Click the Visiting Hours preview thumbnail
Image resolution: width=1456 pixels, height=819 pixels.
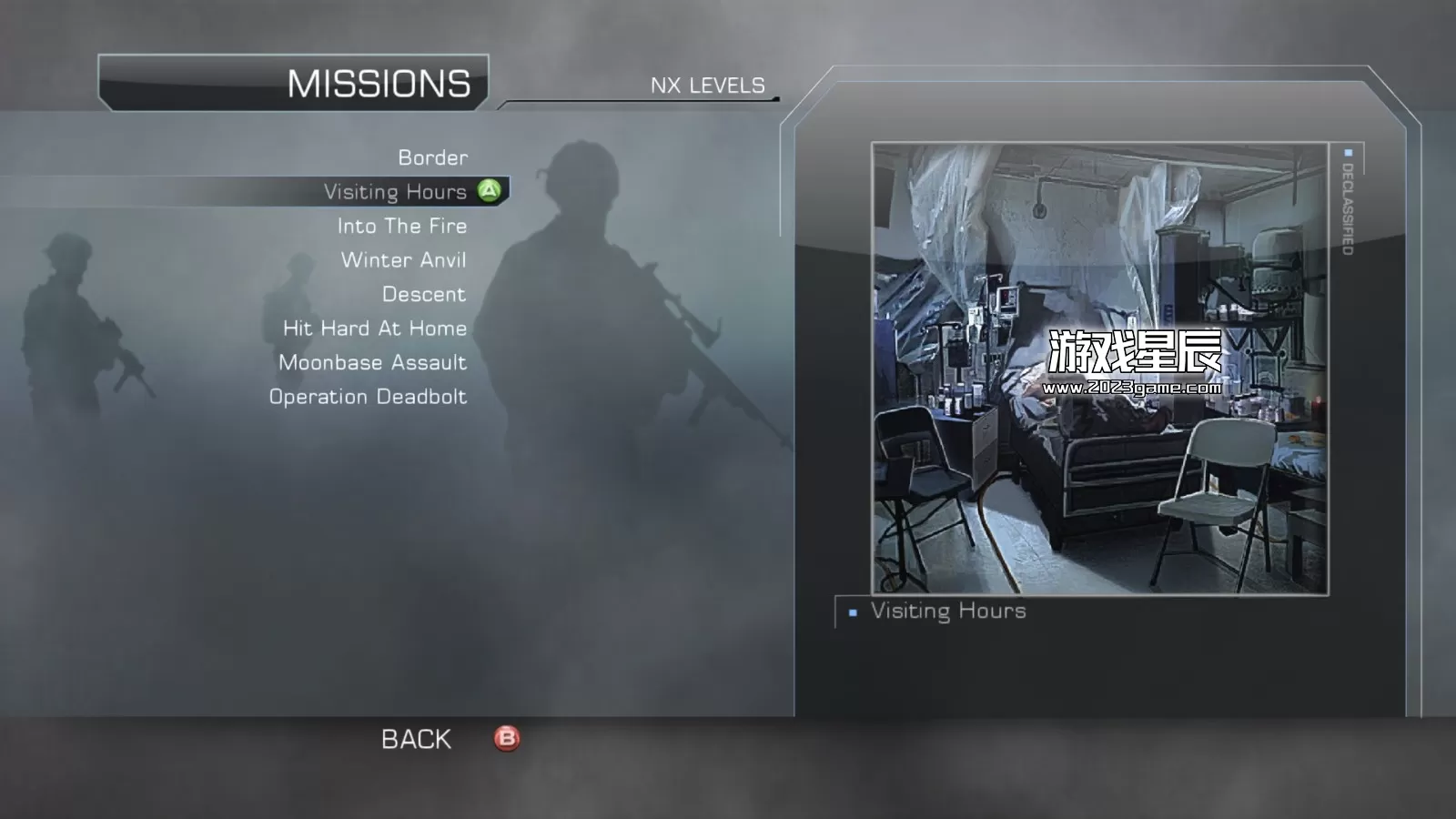pos(1099,369)
